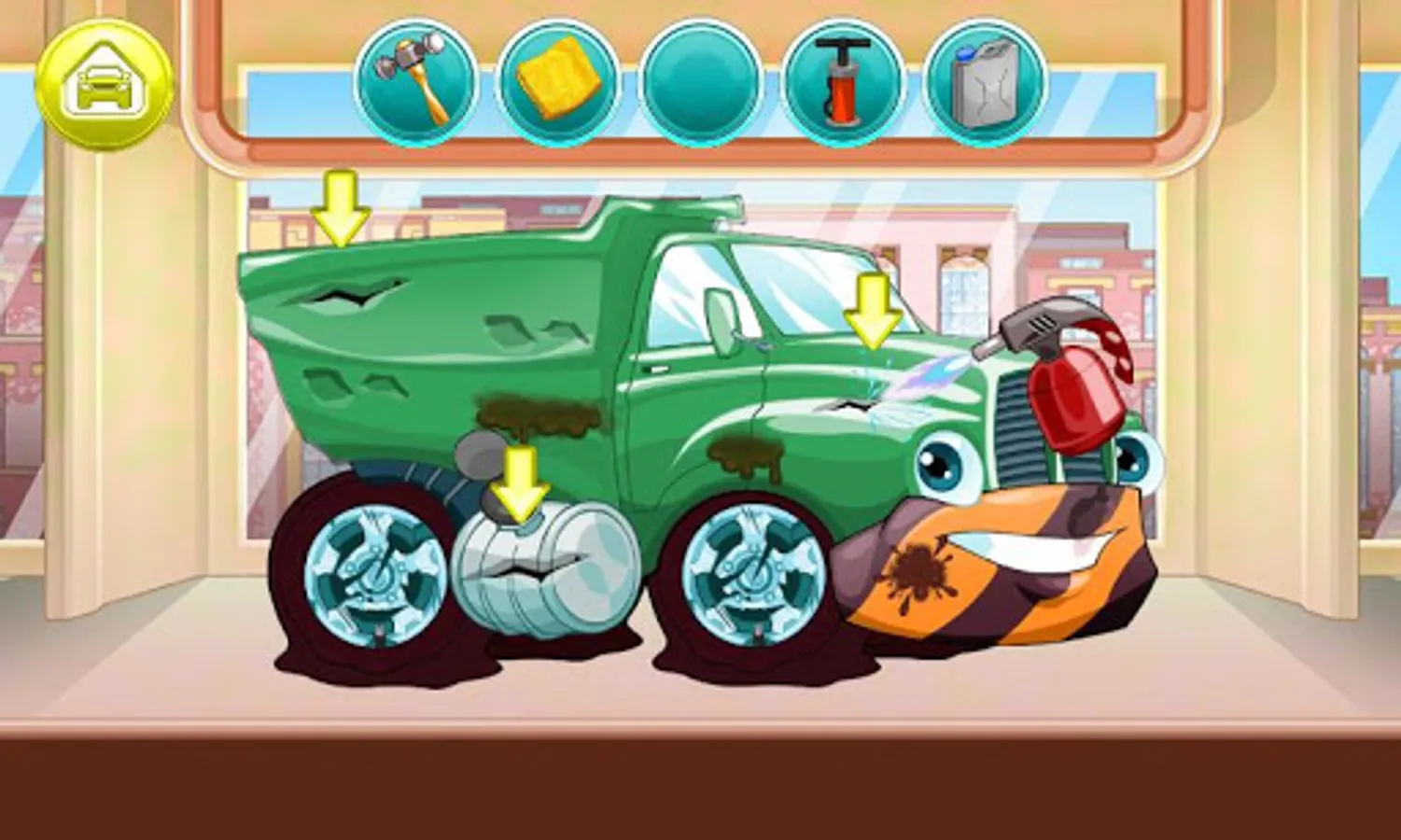Click the mud splatter on the orange bumper
The width and height of the screenshot is (1401, 840).
pyautogui.click(x=919, y=569)
